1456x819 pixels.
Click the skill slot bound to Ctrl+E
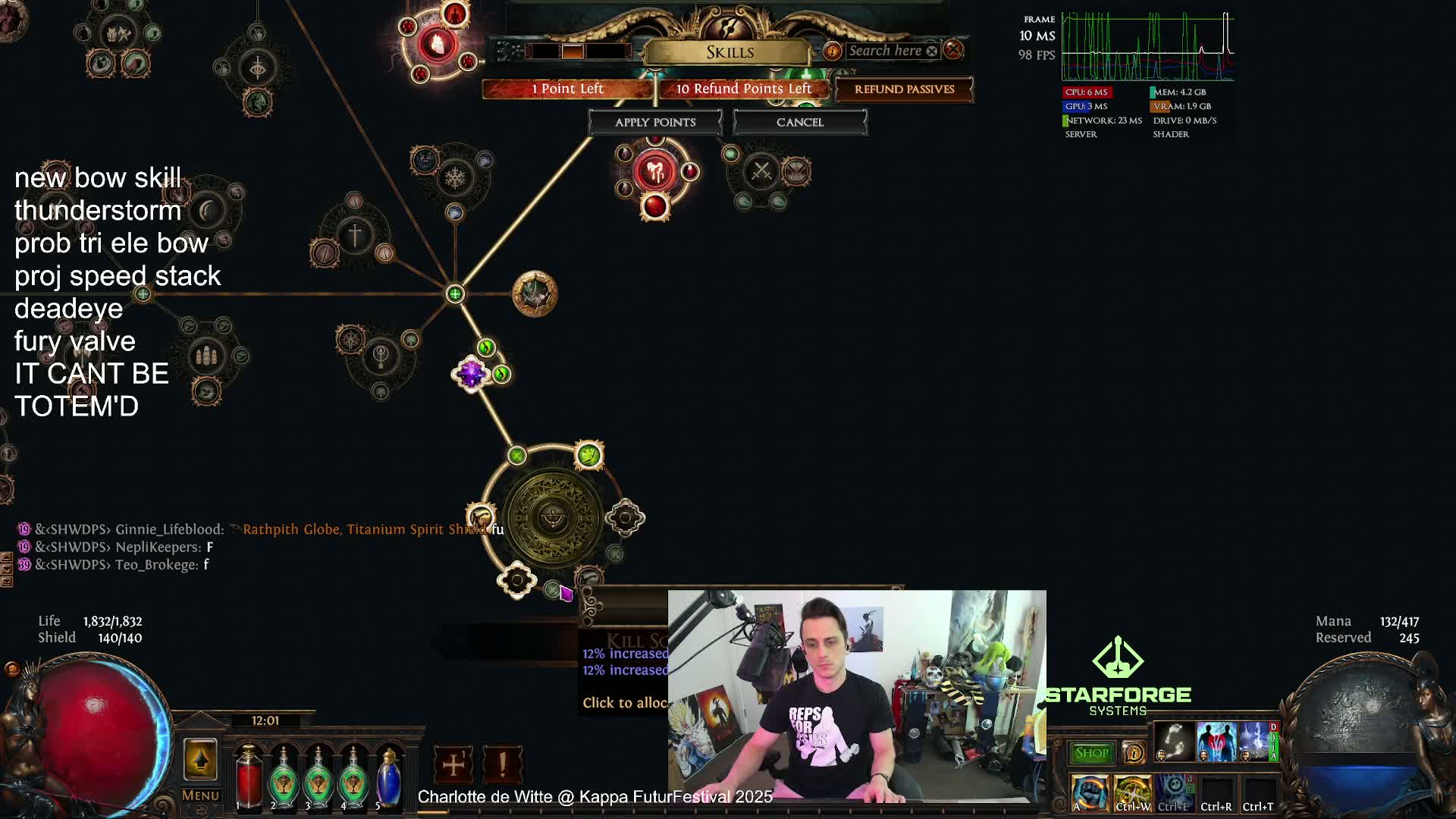[1174, 789]
